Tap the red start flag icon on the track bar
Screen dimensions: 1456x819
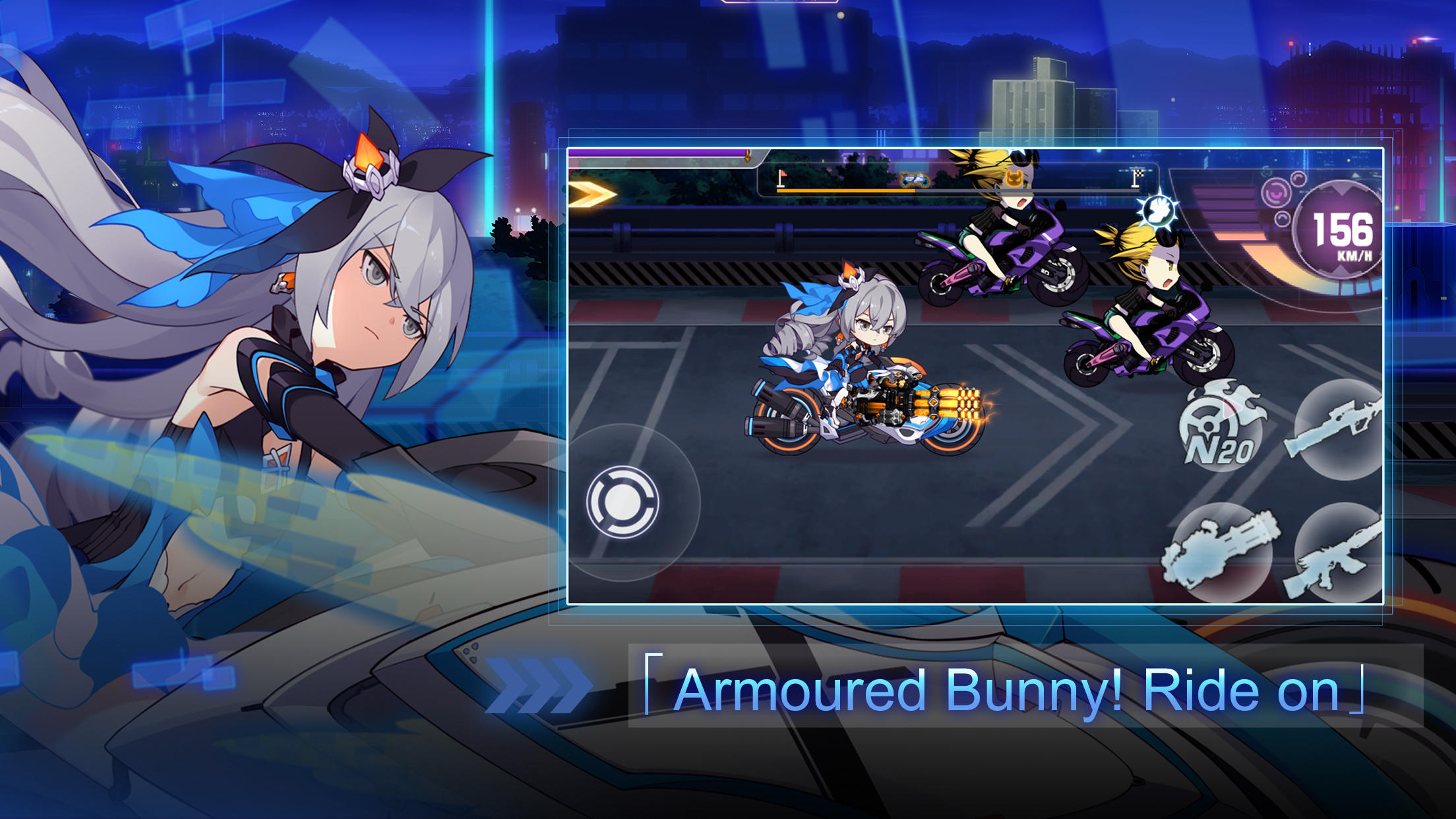(781, 177)
